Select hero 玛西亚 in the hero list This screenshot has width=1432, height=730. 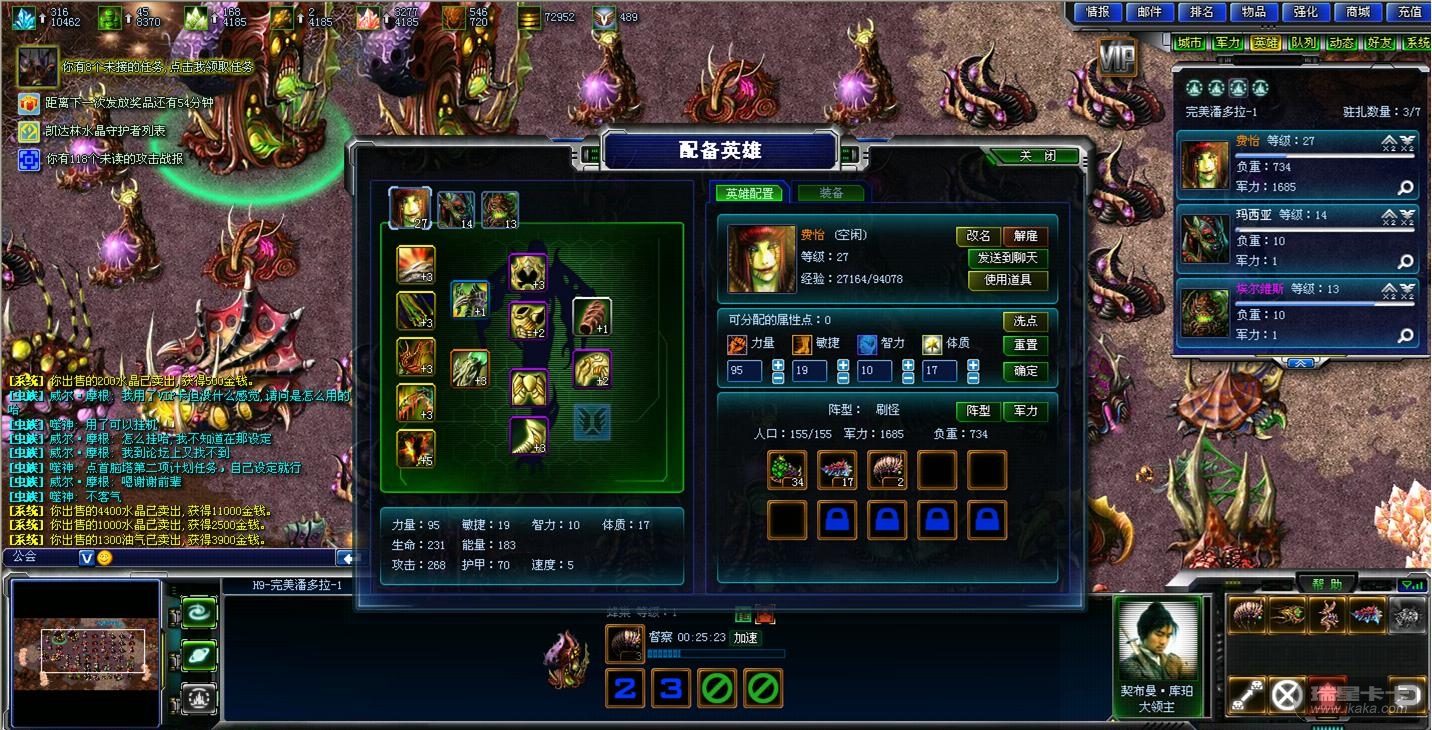pos(1299,238)
